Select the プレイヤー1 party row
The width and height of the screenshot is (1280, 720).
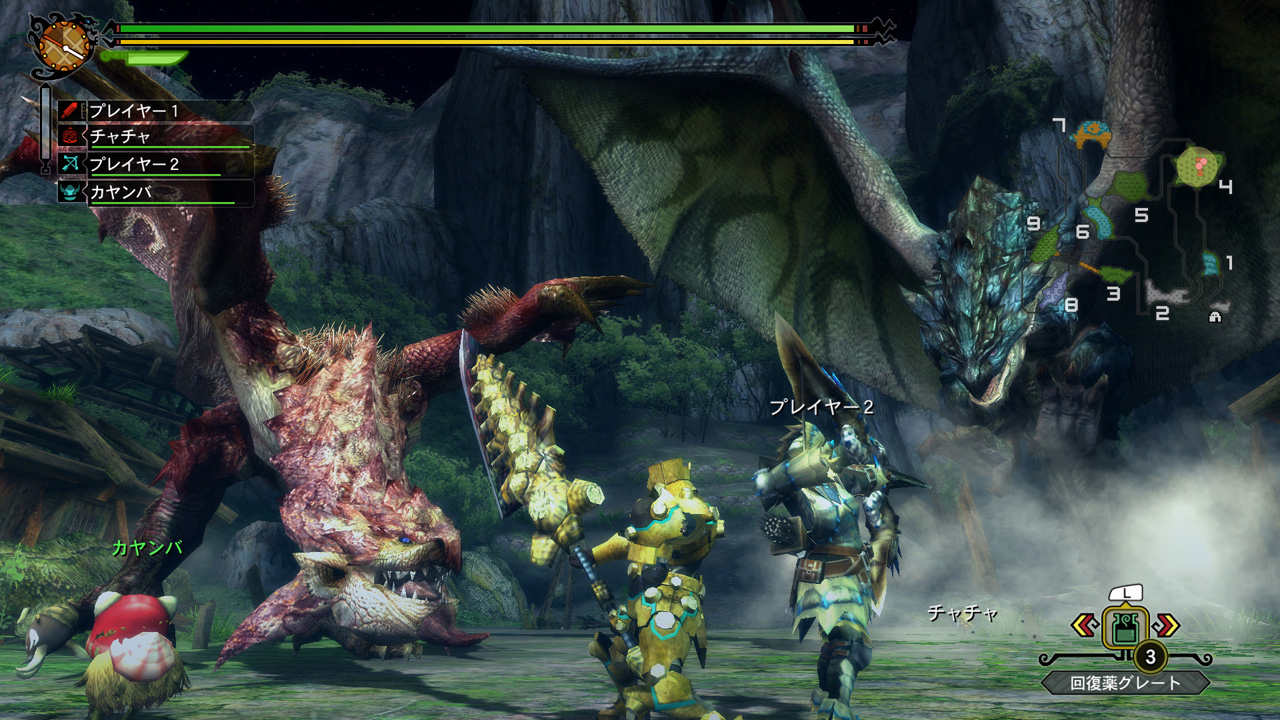tap(150, 111)
